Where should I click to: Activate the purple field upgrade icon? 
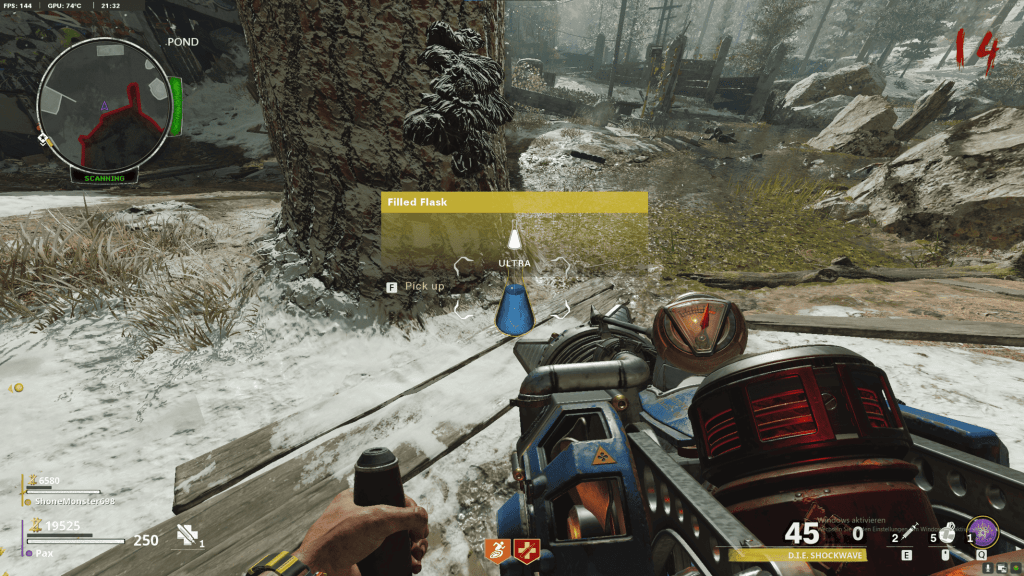(x=982, y=530)
